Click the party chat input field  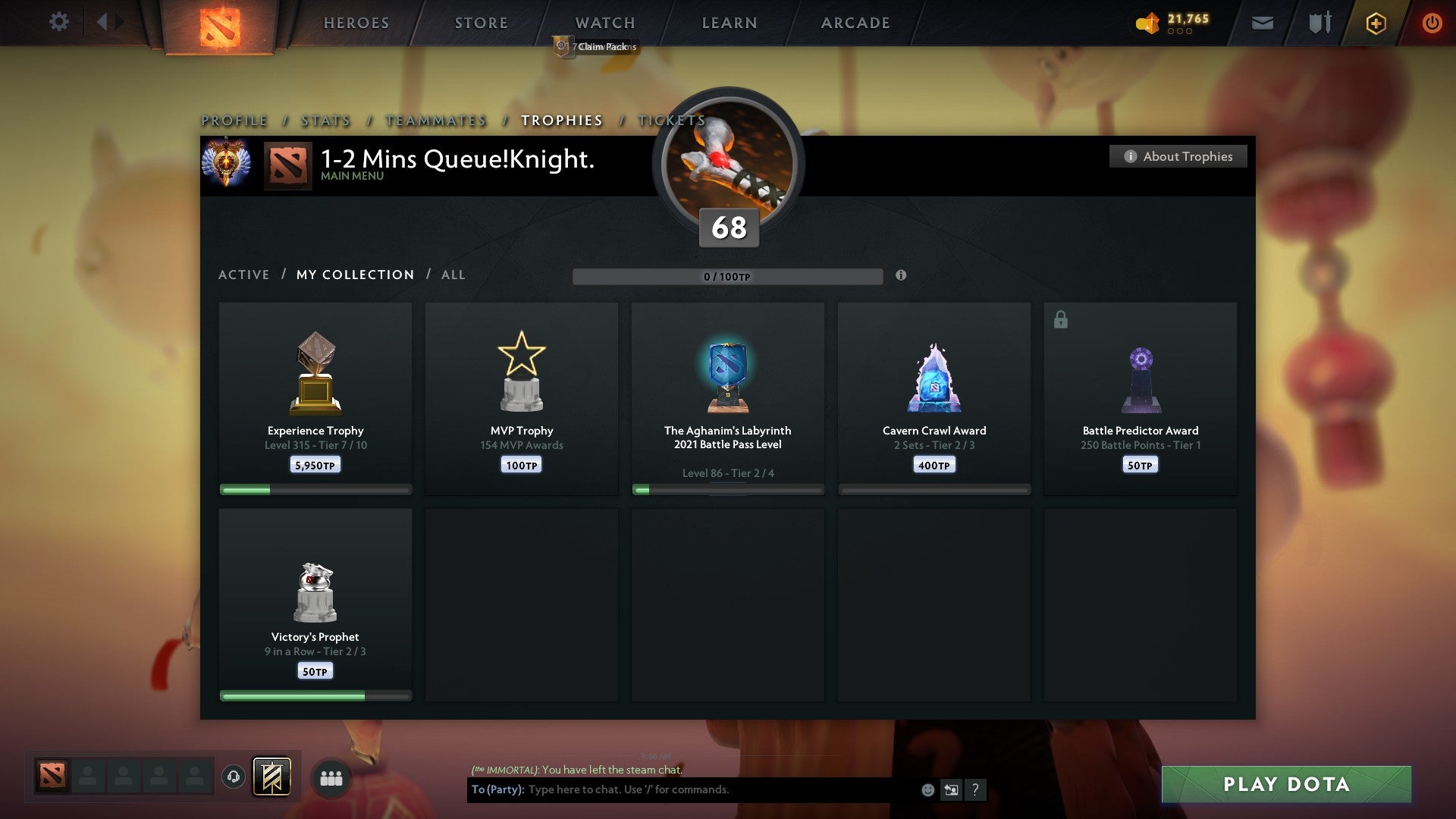pyautogui.click(x=682, y=789)
